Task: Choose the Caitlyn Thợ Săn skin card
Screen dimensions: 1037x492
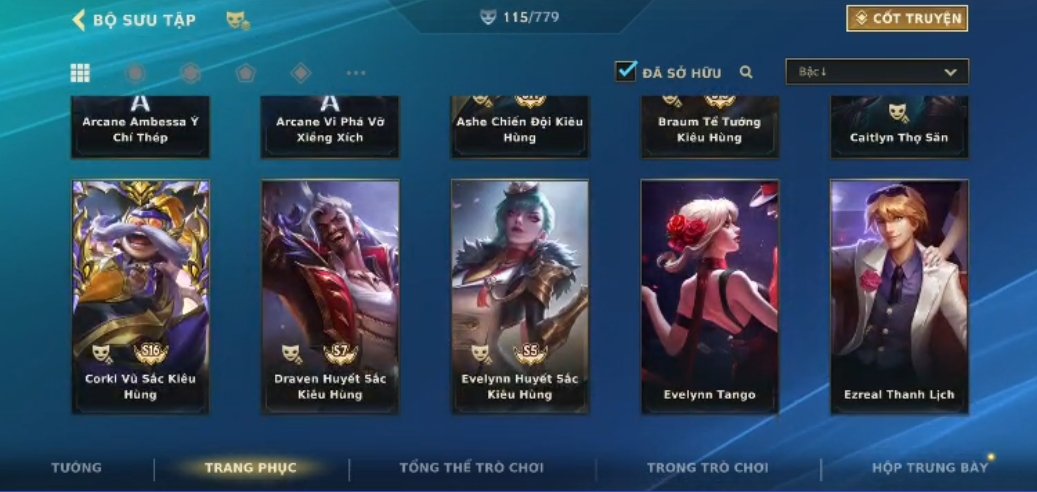Action: pyautogui.click(x=899, y=127)
